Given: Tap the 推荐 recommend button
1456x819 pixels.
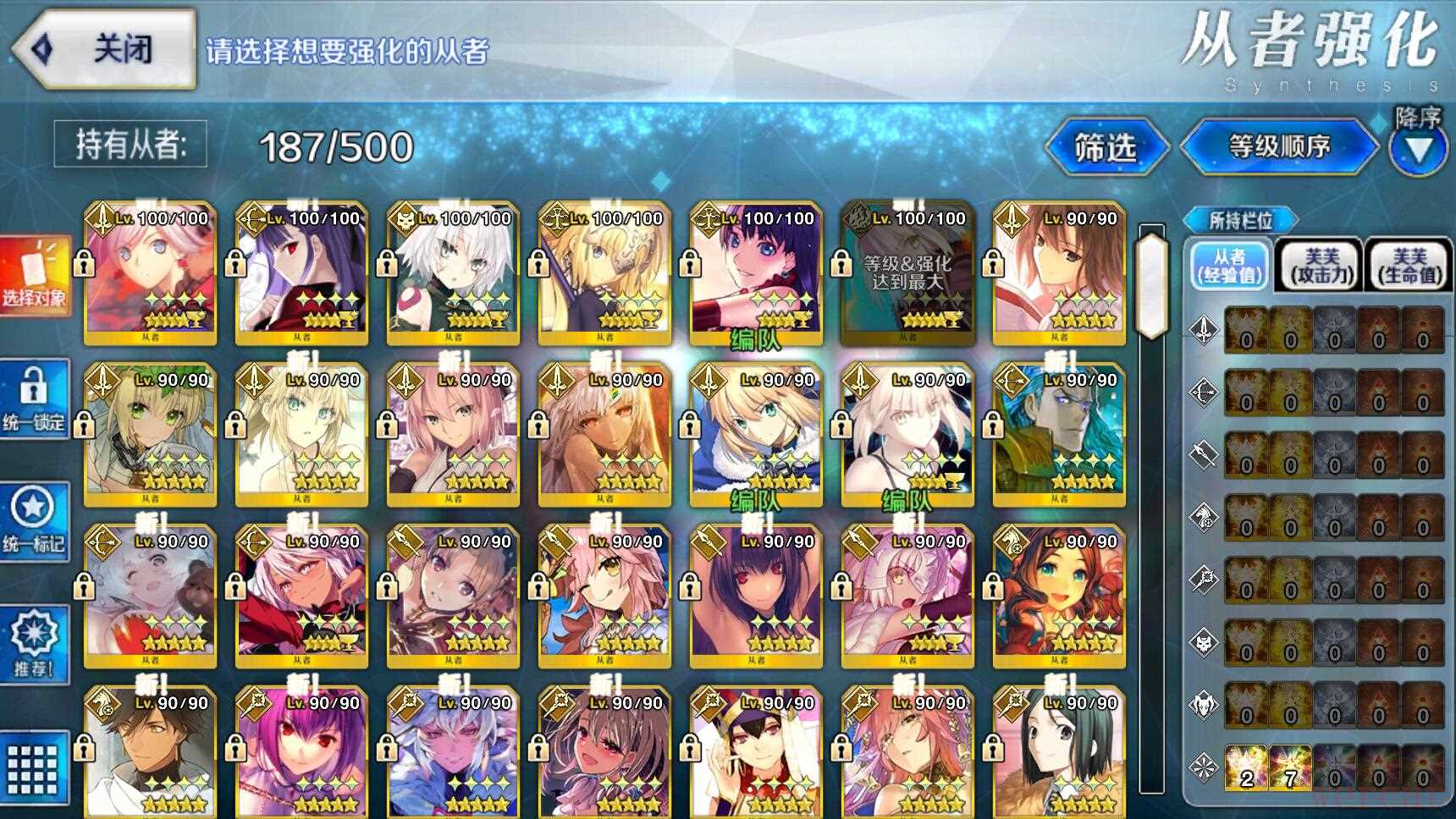Looking at the screenshot, I should pyautogui.click(x=34, y=645).
